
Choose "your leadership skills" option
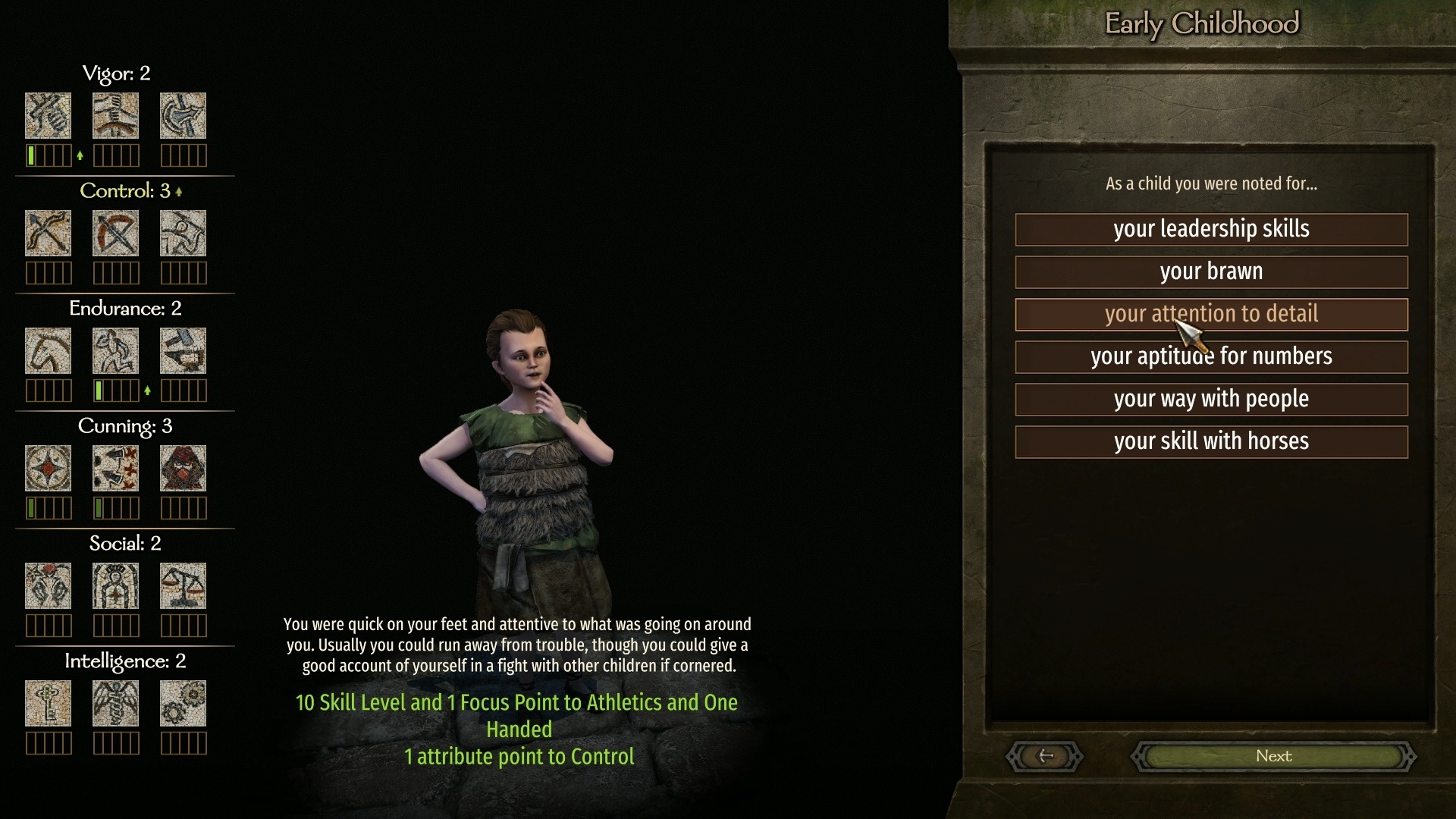click(1211, 230)
